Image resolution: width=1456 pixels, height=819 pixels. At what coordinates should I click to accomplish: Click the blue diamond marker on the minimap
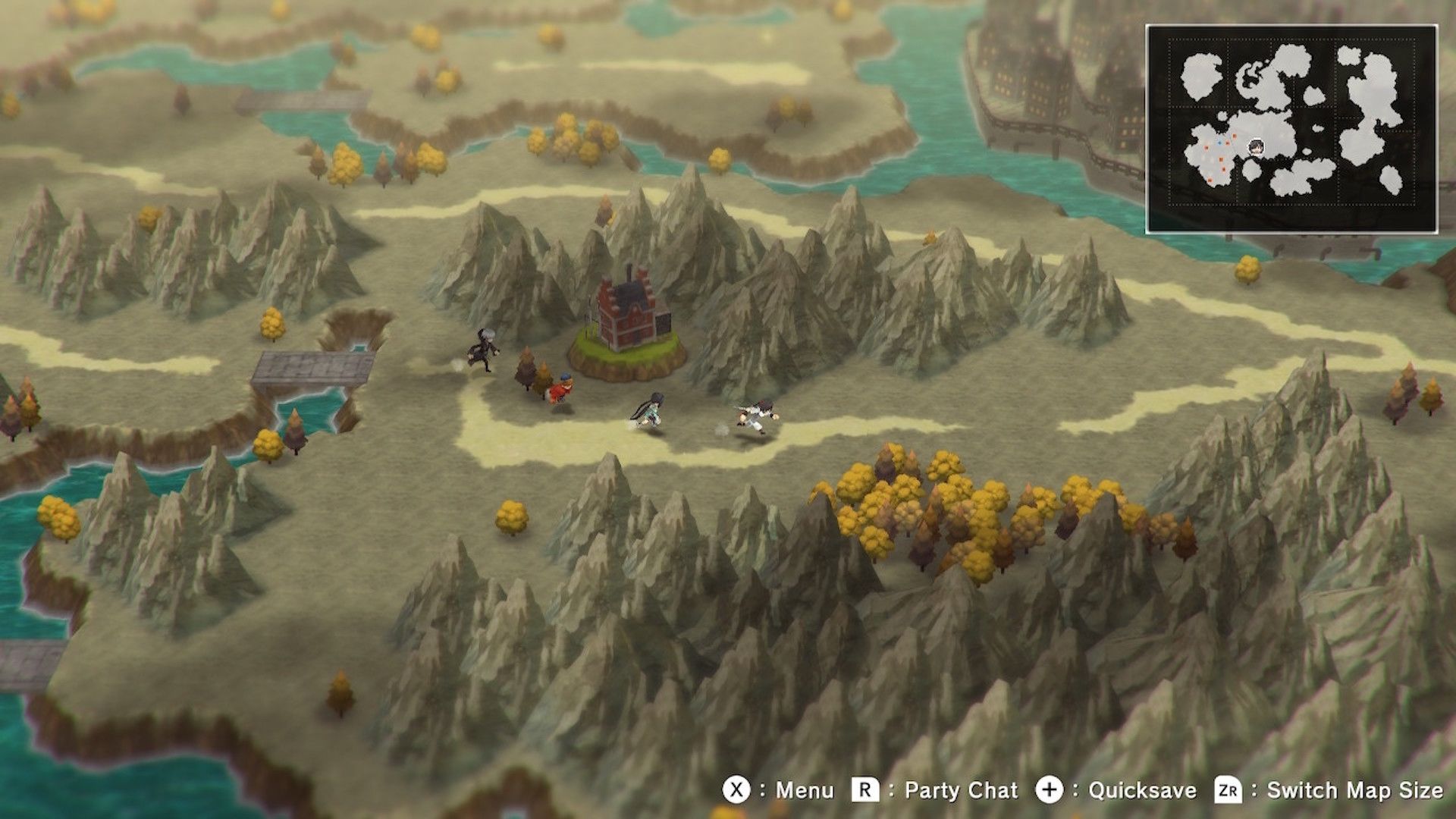point(1219,143)
